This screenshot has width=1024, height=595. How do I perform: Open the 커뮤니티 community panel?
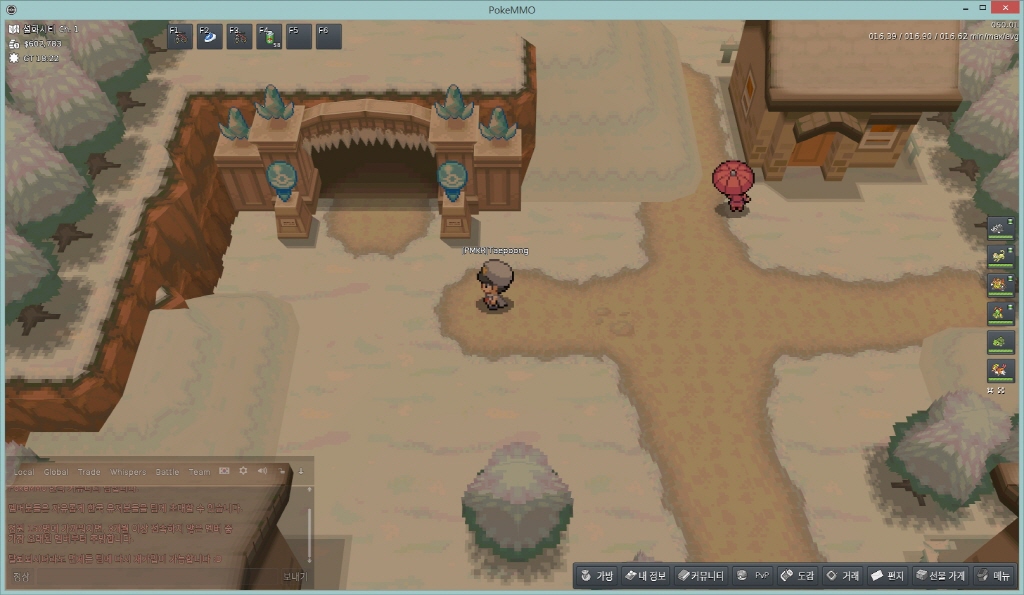point(700,576)
